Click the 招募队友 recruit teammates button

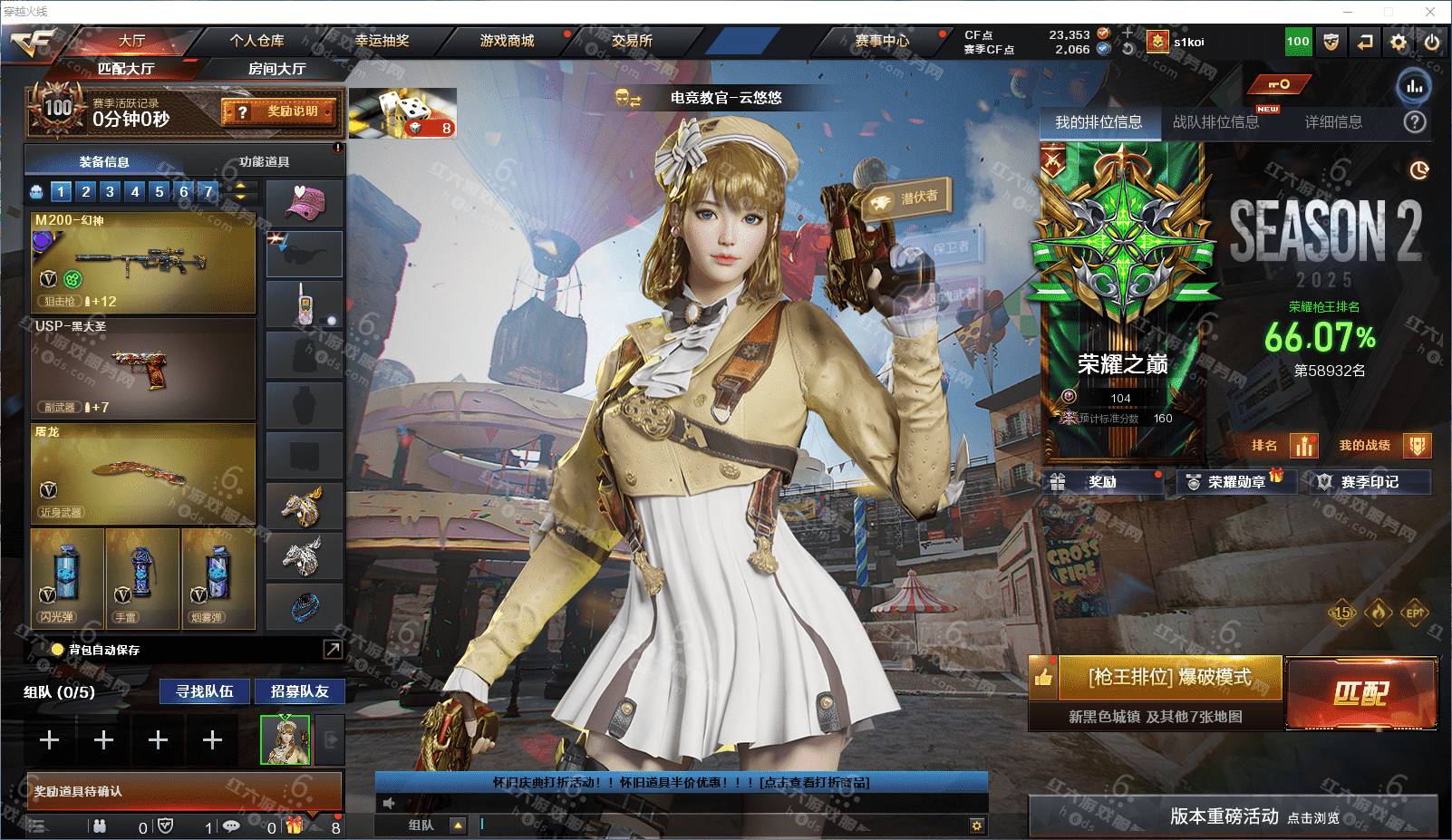pyautogui.click(x=299, y=691)
